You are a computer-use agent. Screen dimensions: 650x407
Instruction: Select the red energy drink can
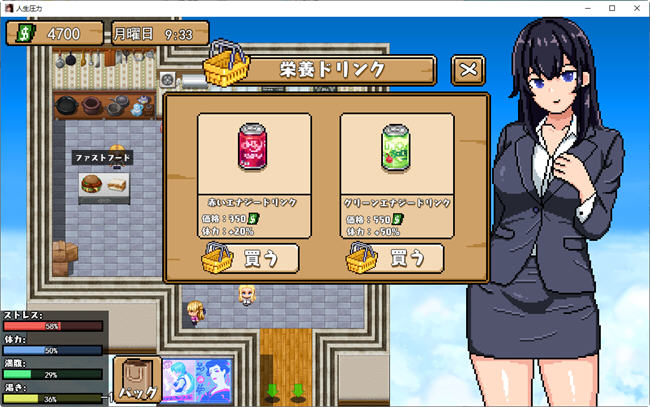[x=253, y=151]
